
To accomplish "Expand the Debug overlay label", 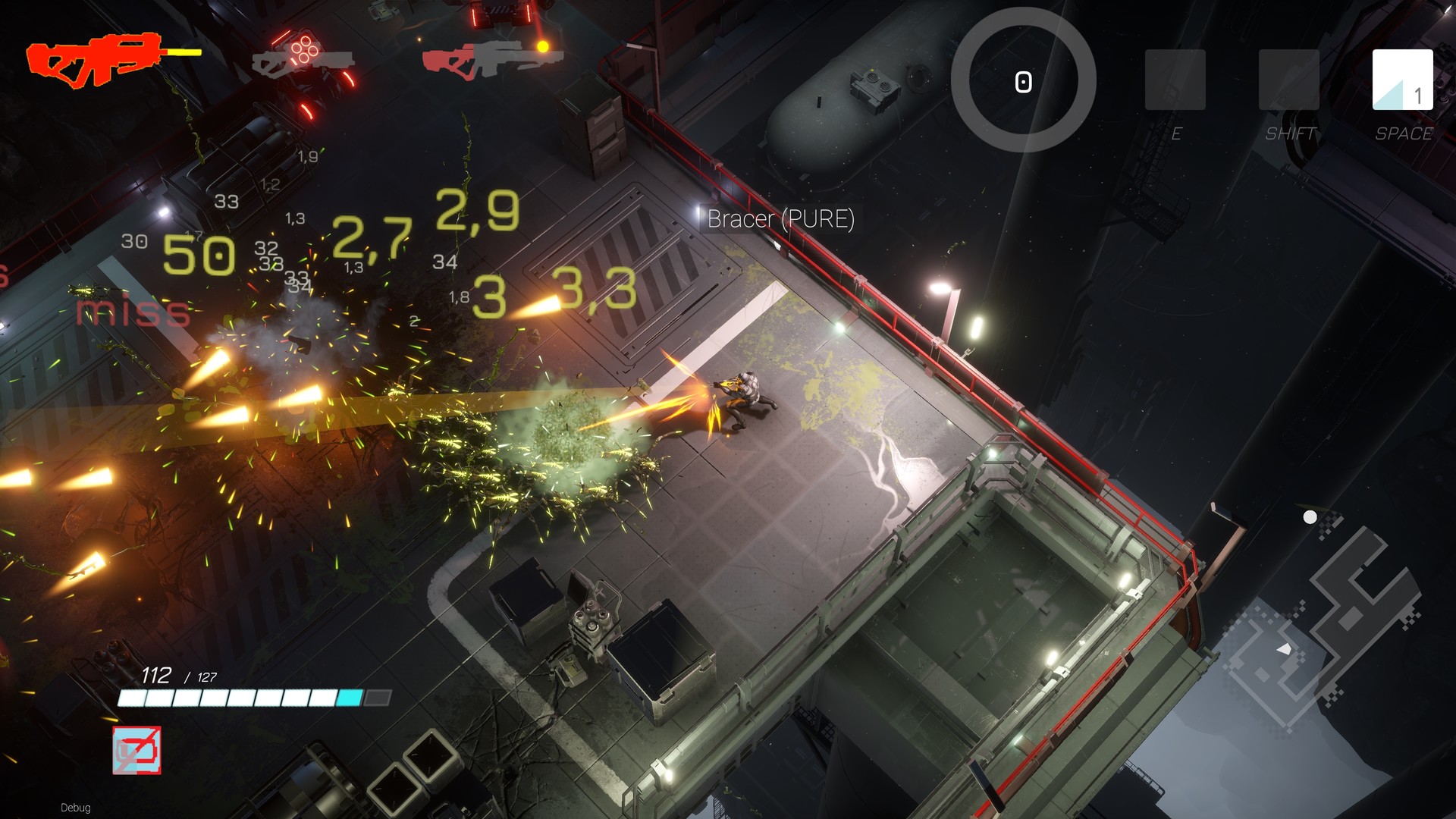I will pos(76,808).
